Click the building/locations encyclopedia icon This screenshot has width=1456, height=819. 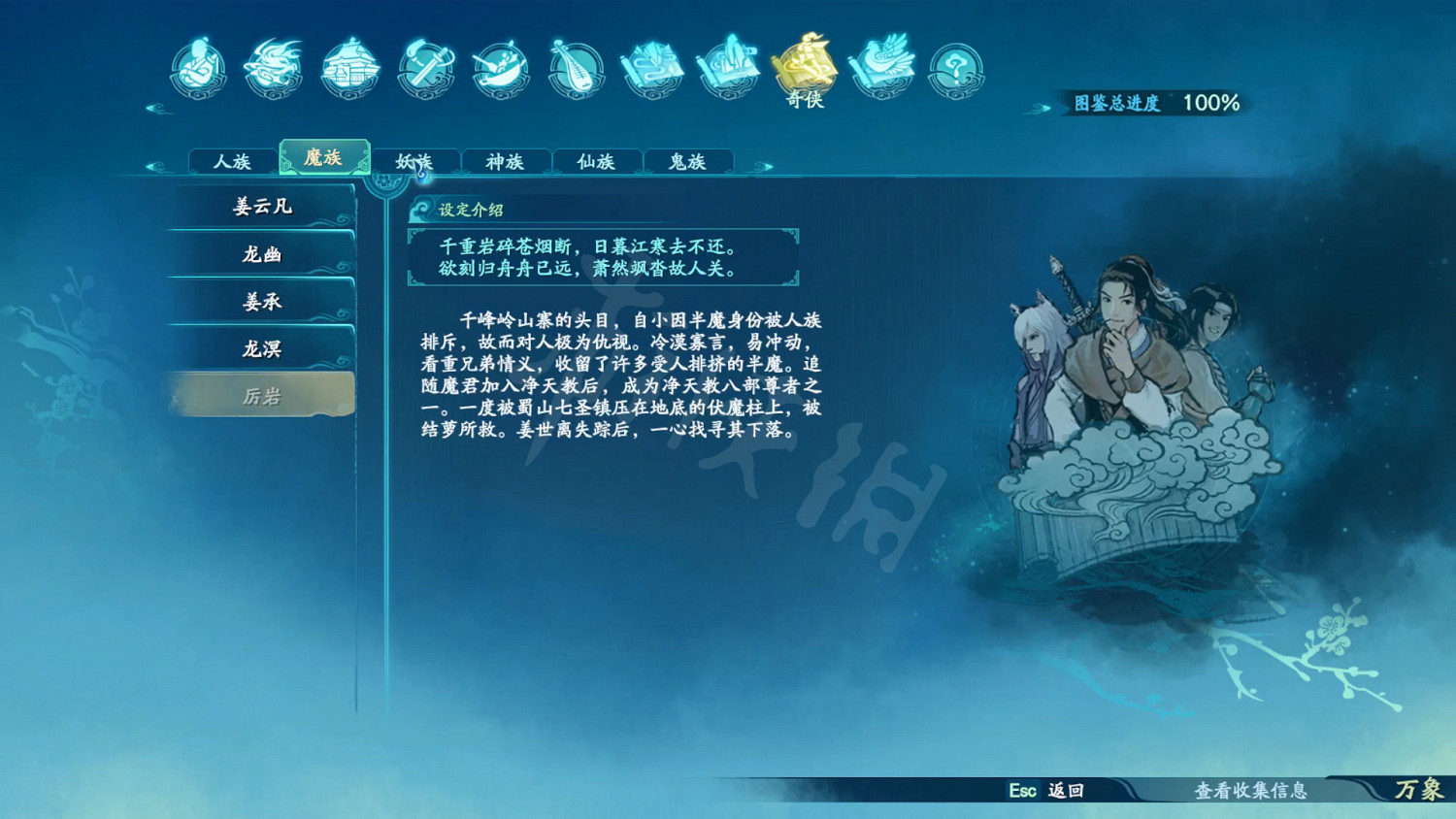coord(349,68)
